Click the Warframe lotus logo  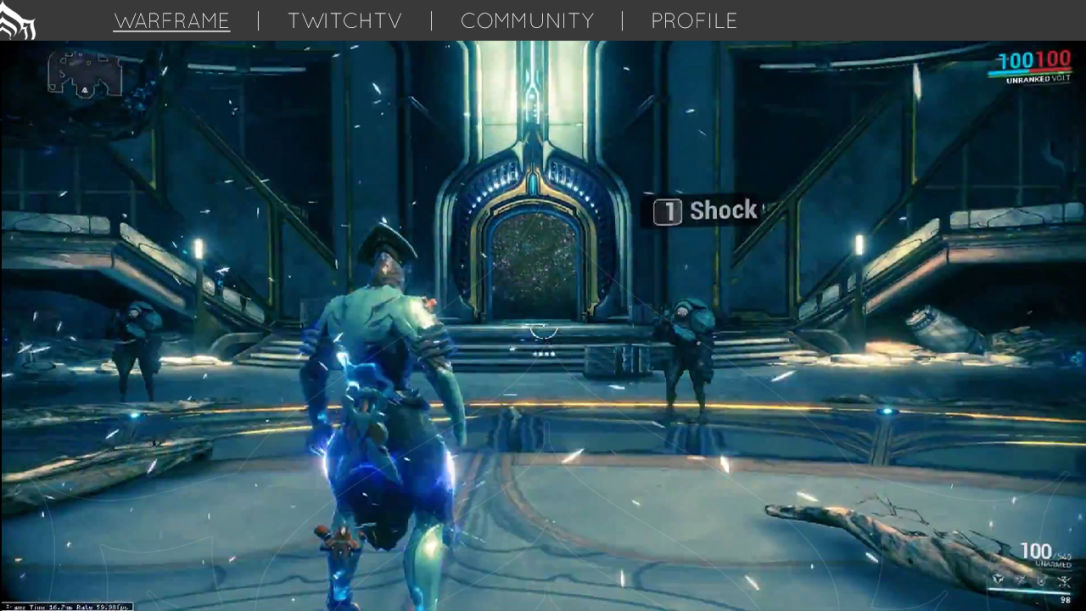tap(18, 21)
